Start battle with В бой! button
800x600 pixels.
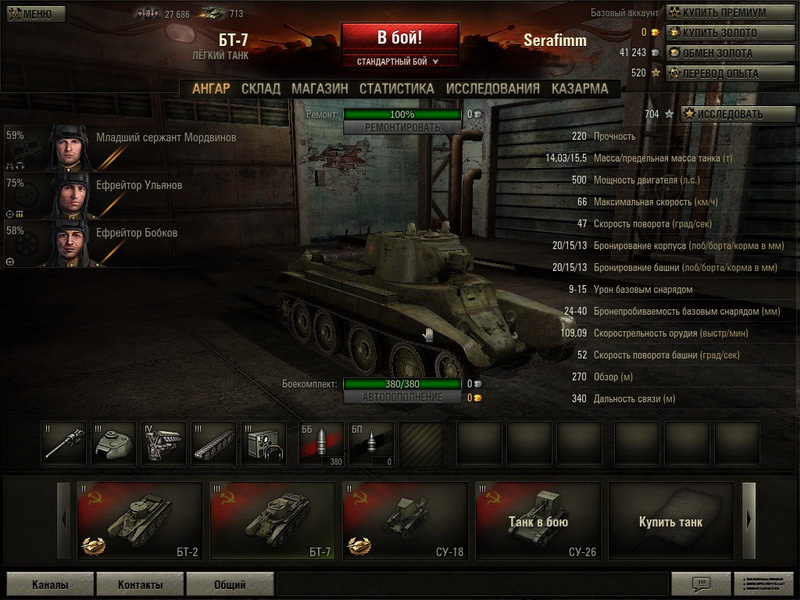point(399,38)
